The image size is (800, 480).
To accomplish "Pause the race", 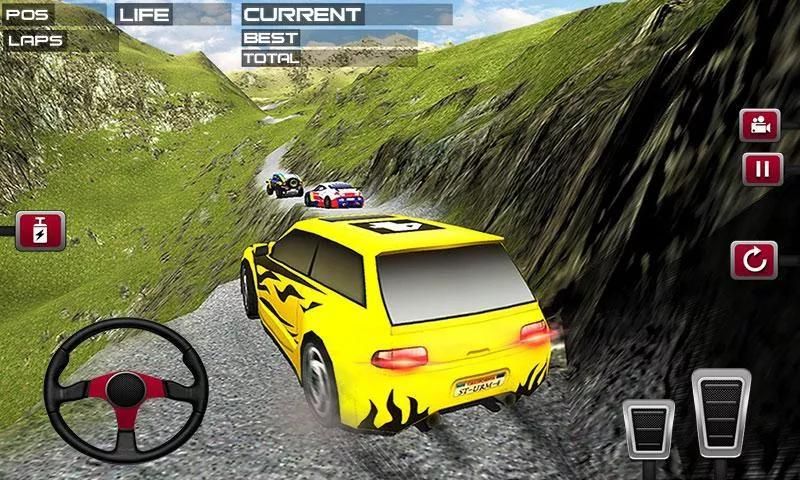I will click(761, 167).
